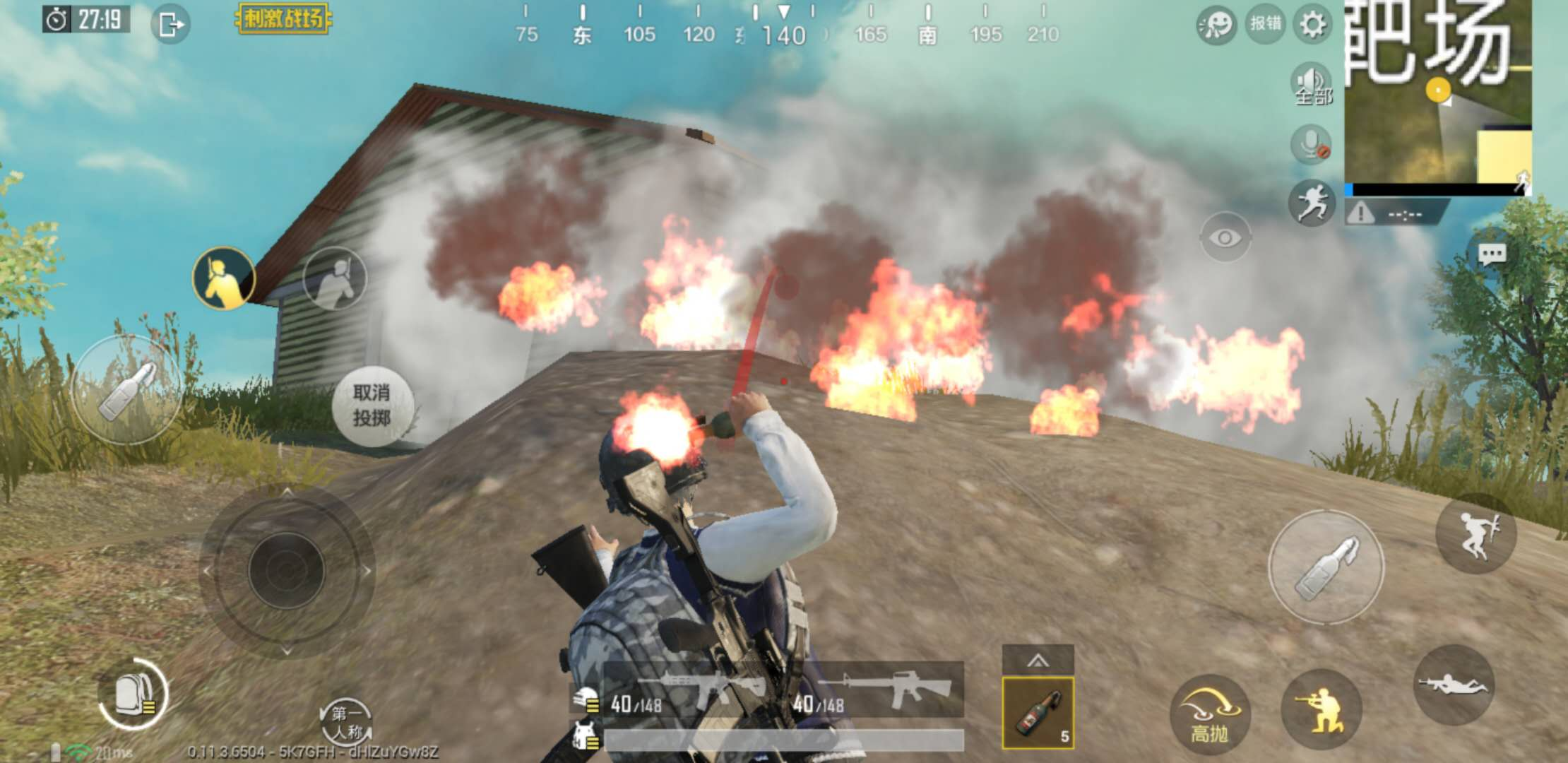The width and height of the screenshot is (1568, 763).
Task: Open the quick chat bubble
Action: 1491,254
